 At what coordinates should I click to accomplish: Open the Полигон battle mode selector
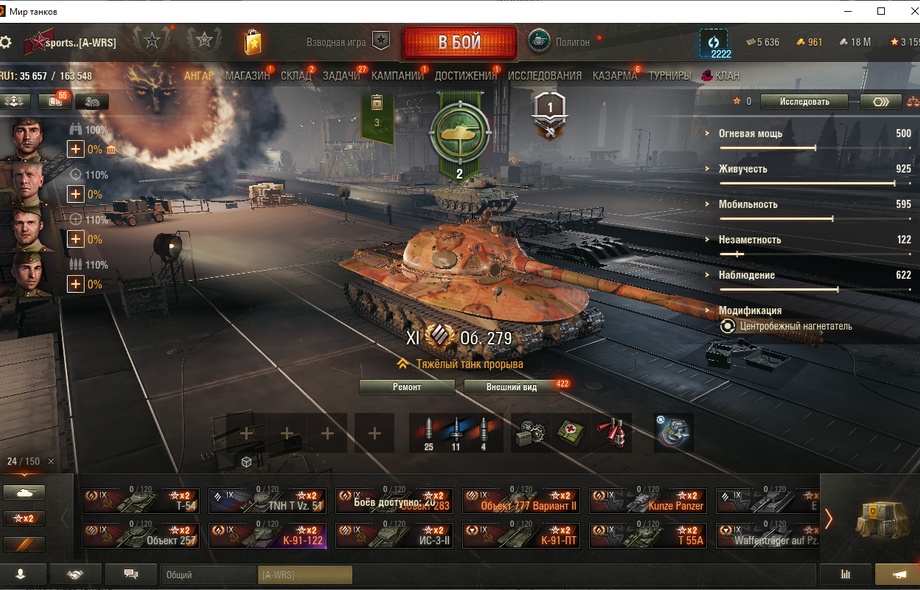[x=559, y=43]
